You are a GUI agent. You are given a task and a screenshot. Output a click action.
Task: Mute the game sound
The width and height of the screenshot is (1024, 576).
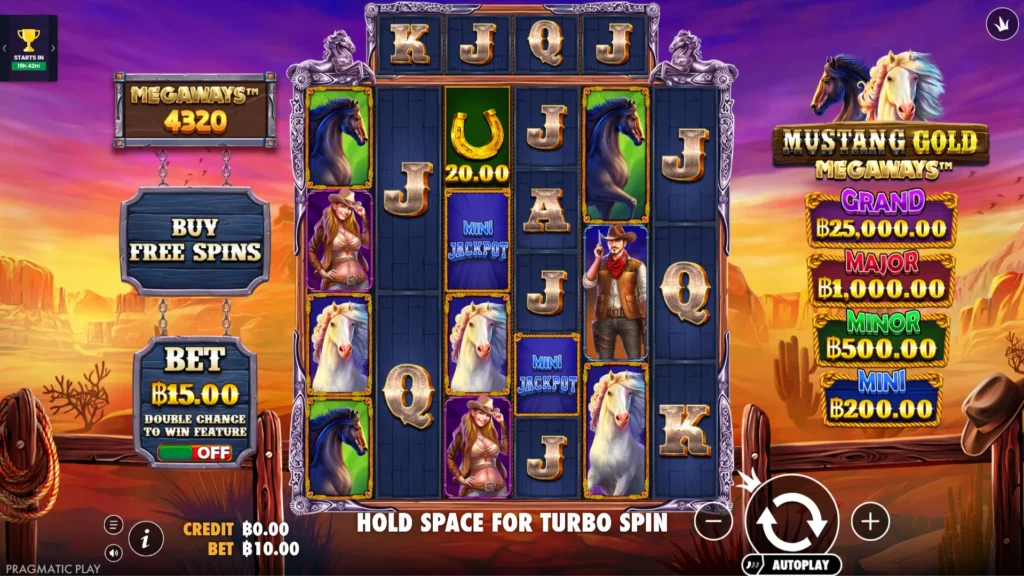(113, 552)
